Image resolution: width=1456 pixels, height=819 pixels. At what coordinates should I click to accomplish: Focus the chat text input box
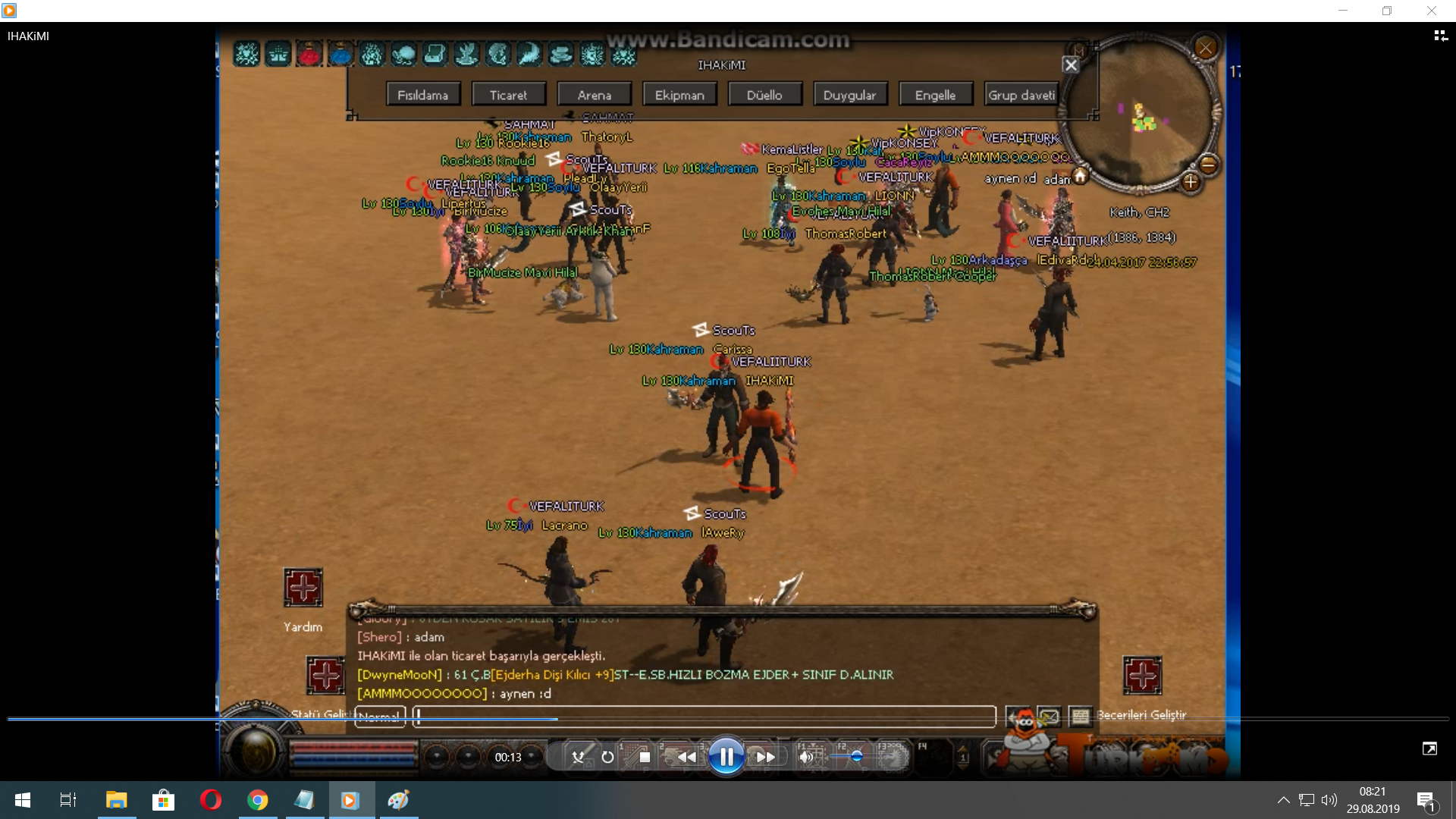click(x=704, y=716)
